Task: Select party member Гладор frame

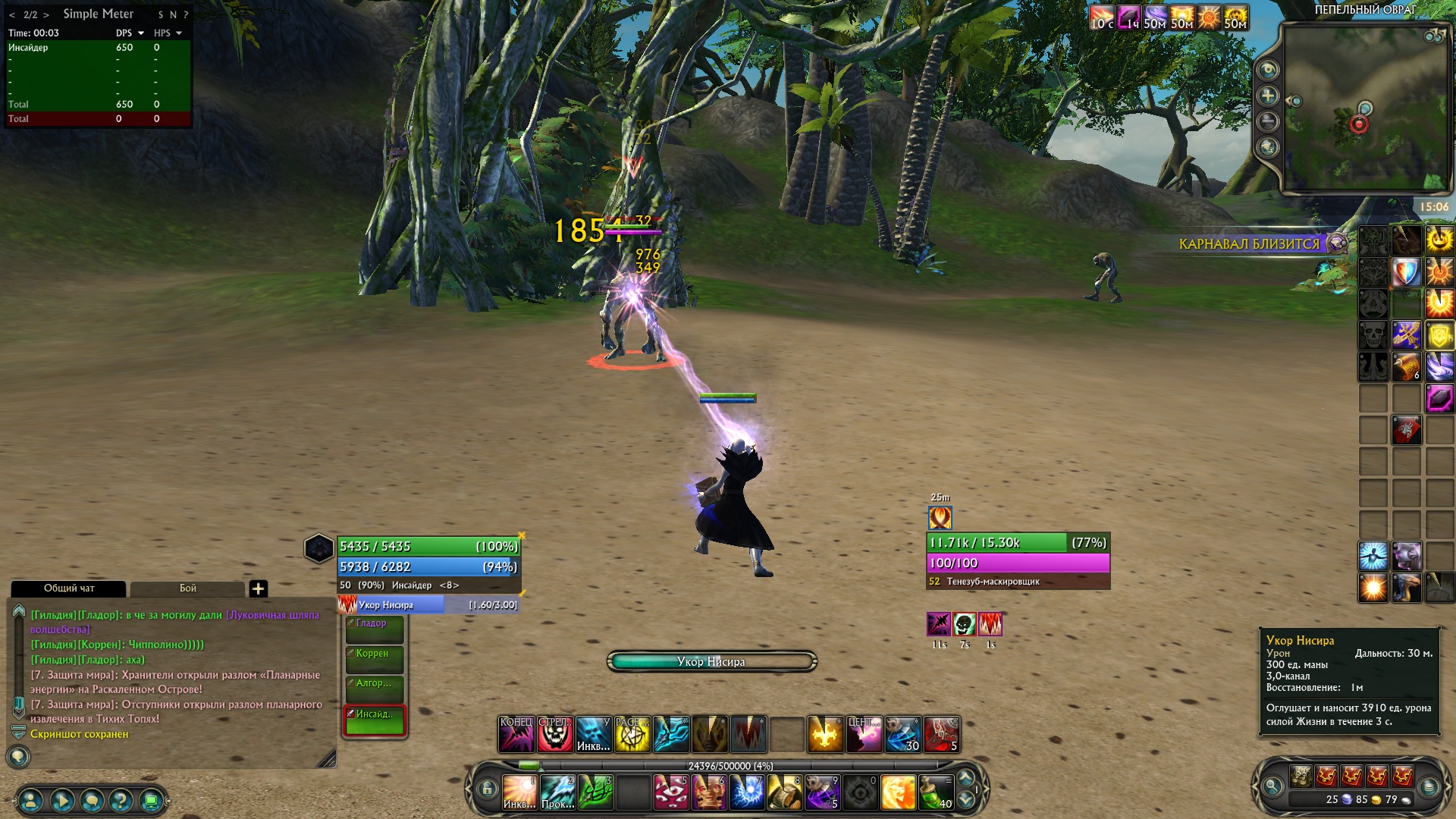Action: (x=375, y=629)
